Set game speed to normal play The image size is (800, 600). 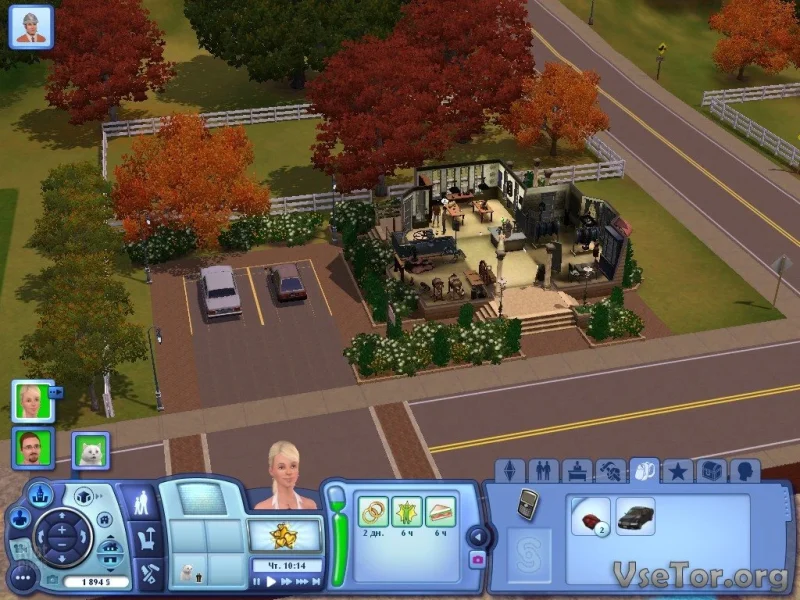(x=270, y=581)
